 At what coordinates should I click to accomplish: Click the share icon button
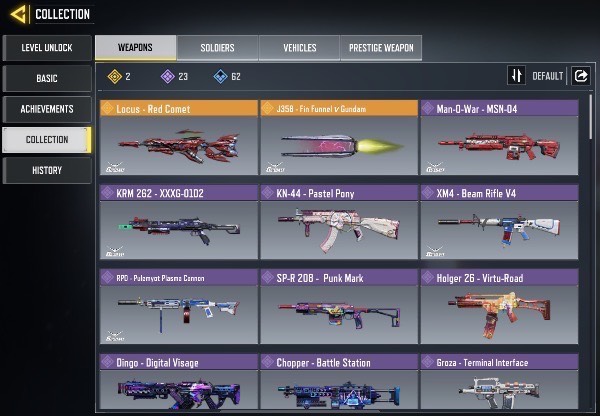pyautogui.click(x=580, y=75)
